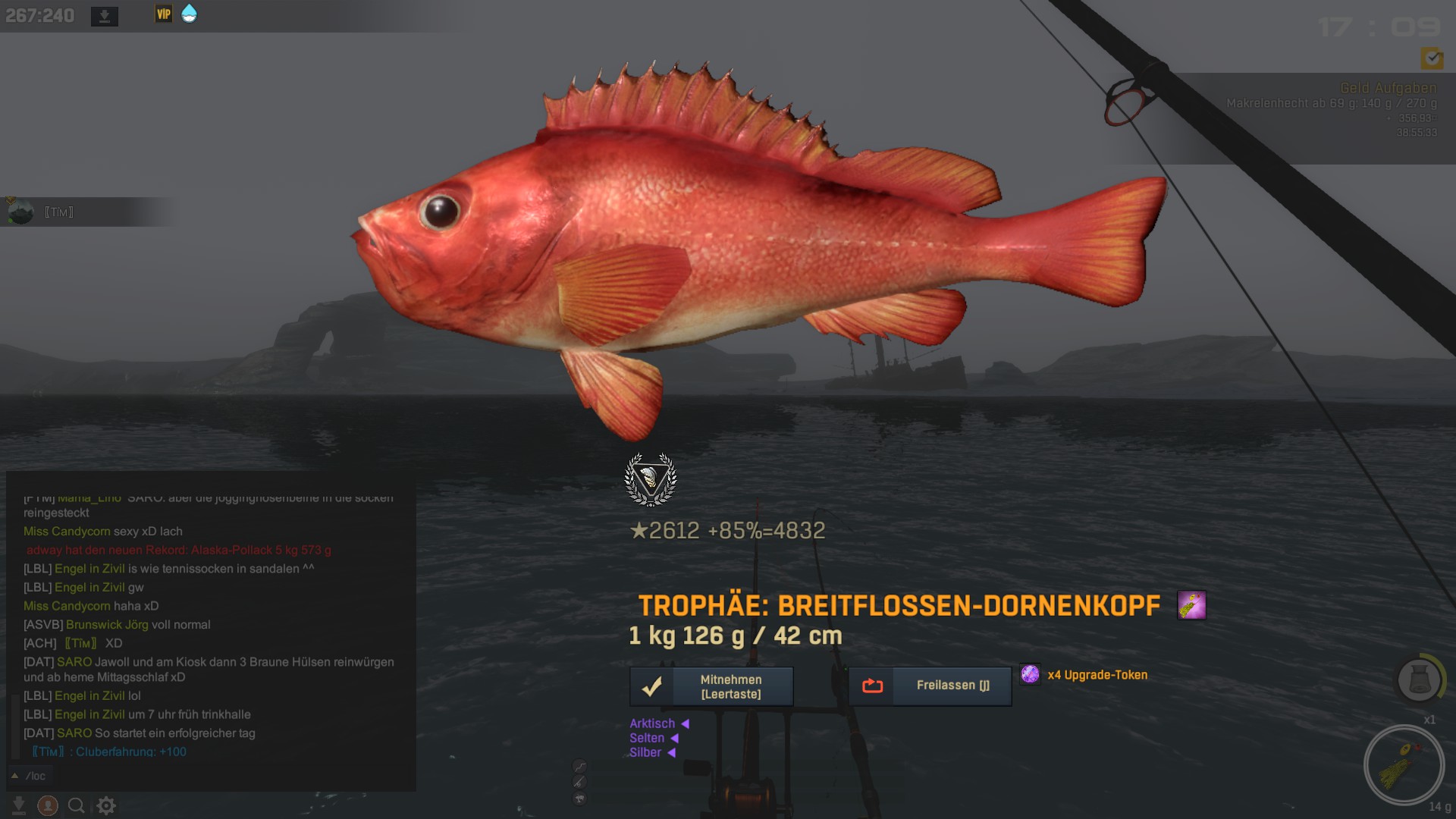Open the keepnet fish cage icon
This screenshot has width=1456, height=819.
click(x=1418, y=679)
